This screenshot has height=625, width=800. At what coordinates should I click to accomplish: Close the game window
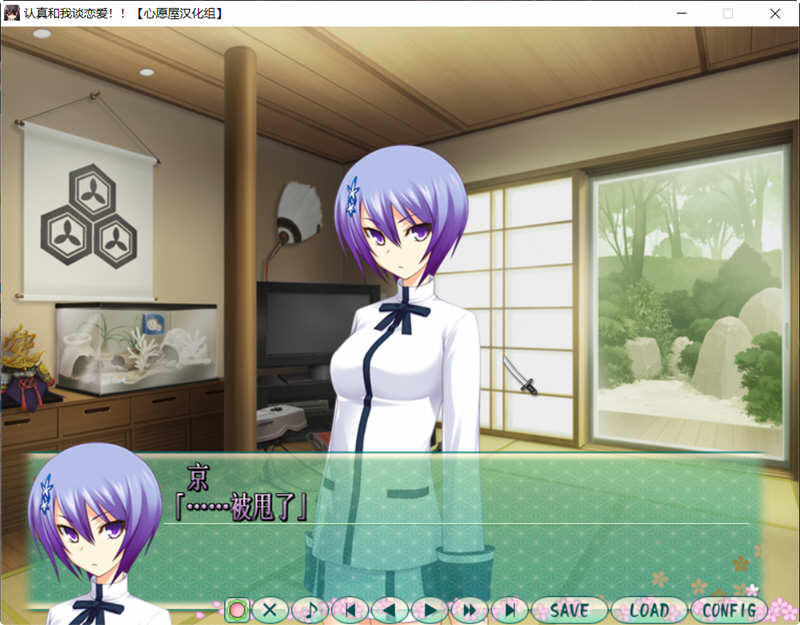(775, 14)
